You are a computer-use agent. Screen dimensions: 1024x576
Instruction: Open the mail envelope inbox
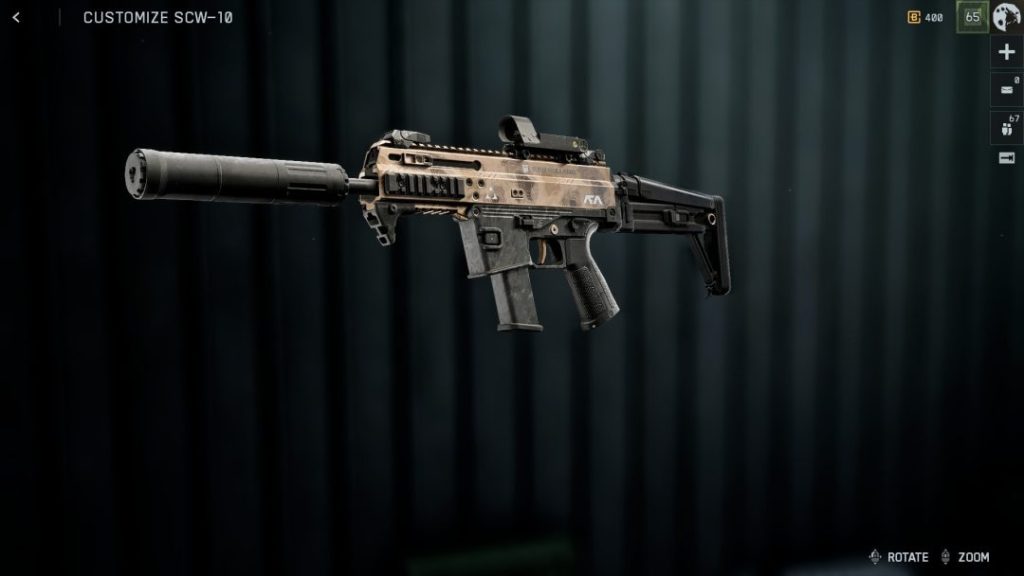tap(1006, 90)
